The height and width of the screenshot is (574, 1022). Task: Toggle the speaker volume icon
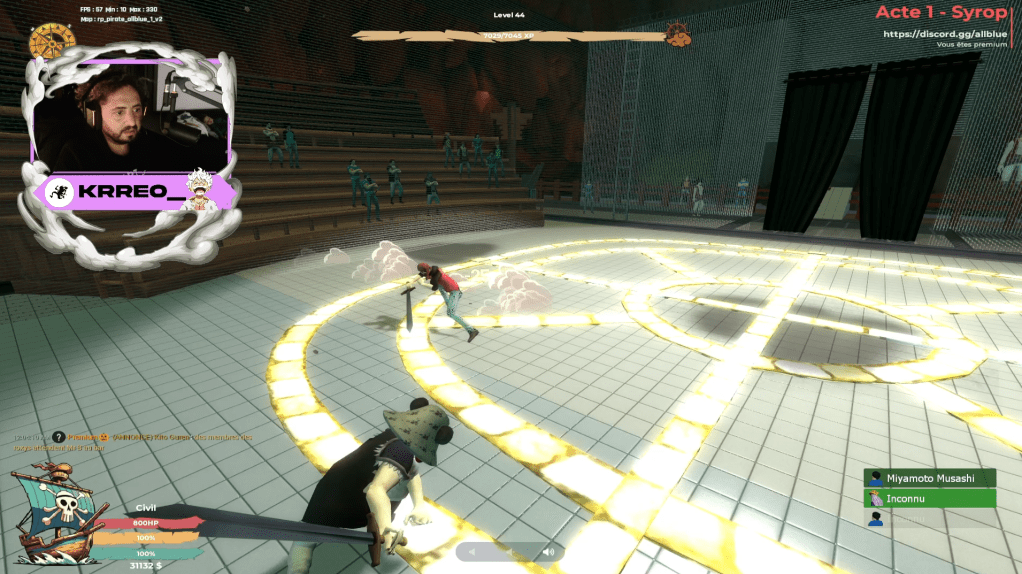pyautogui.click(x=548, y=552)
